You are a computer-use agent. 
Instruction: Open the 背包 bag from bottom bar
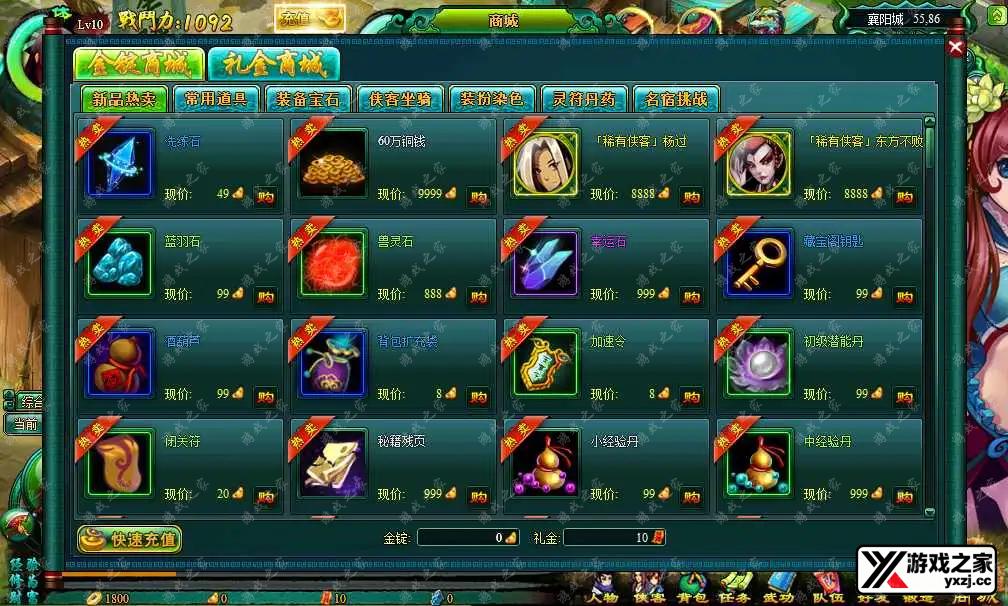[x=692, y=588]
